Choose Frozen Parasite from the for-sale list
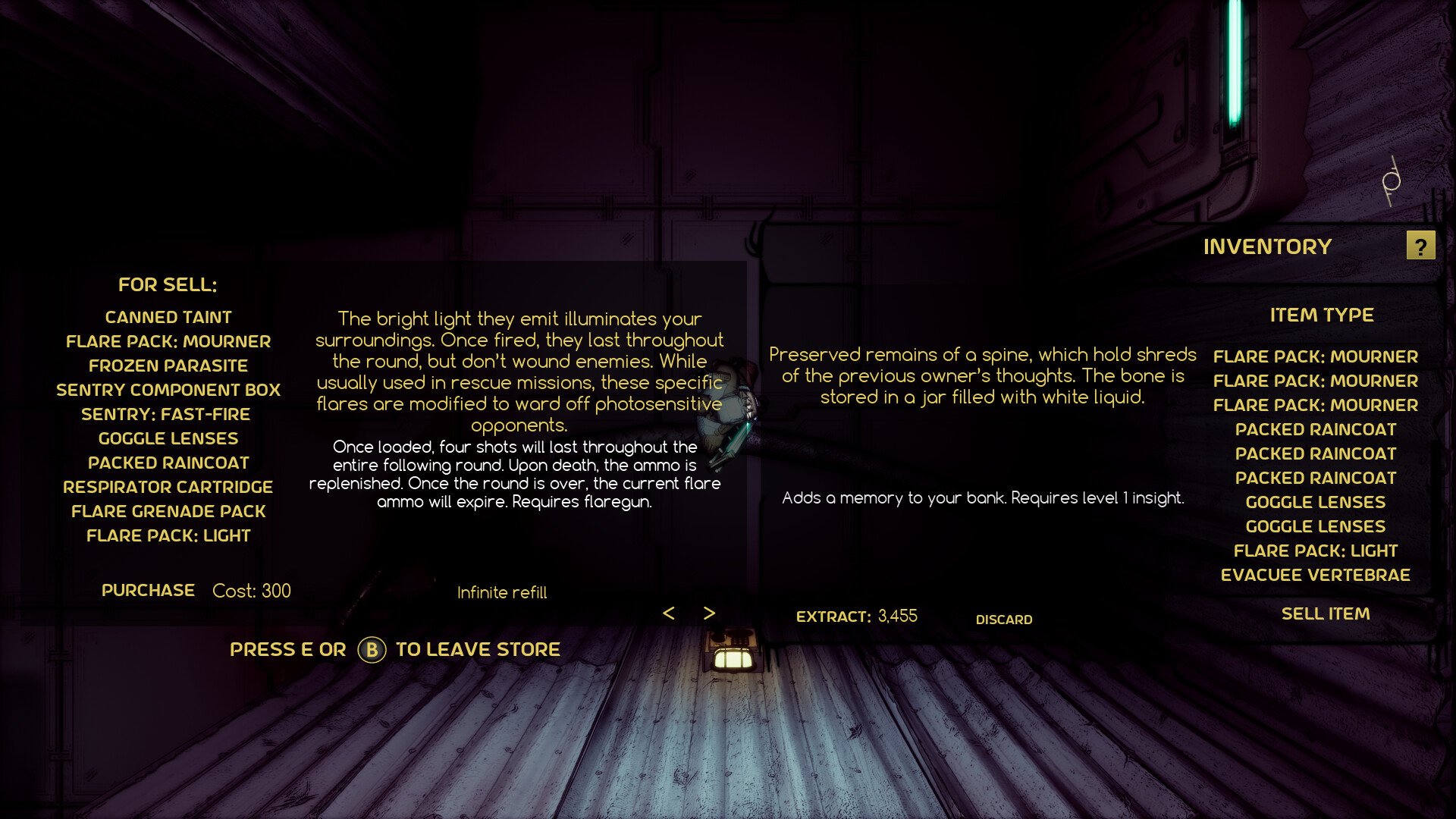 pyautogui.click(x=168, y=366)
